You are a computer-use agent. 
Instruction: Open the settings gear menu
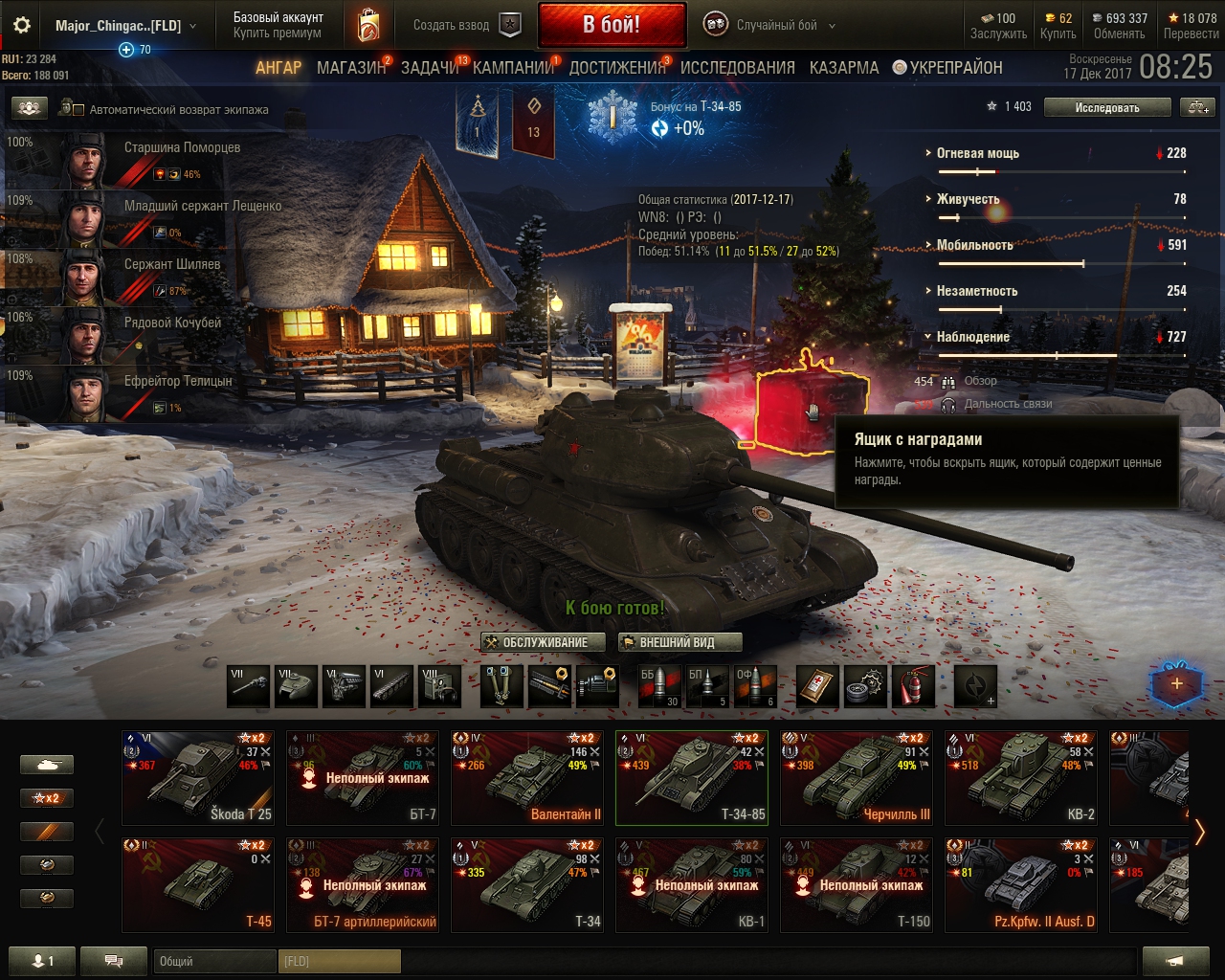click(x=21, y=26)
